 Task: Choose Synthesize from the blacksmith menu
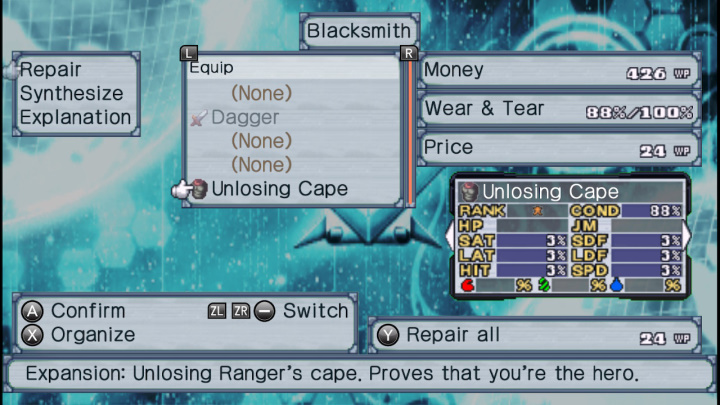(x=71, y=93)
